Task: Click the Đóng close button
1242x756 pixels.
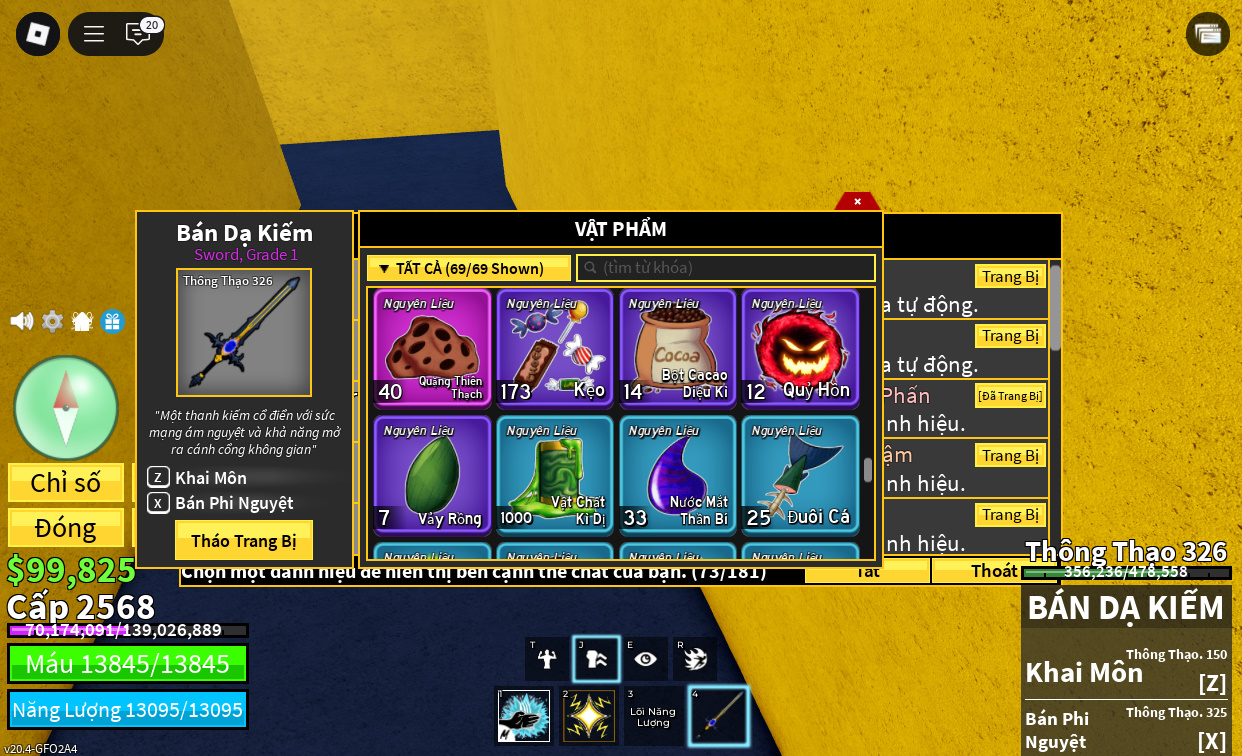Action: [x=66, y=528]
